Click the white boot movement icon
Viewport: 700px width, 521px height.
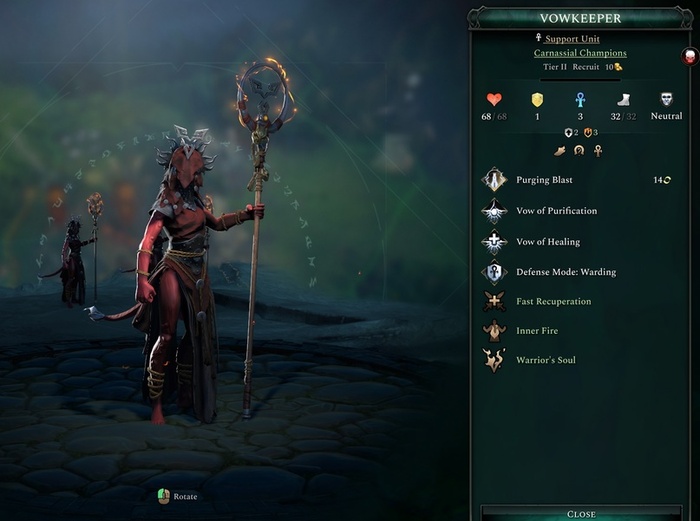point(622,99)
